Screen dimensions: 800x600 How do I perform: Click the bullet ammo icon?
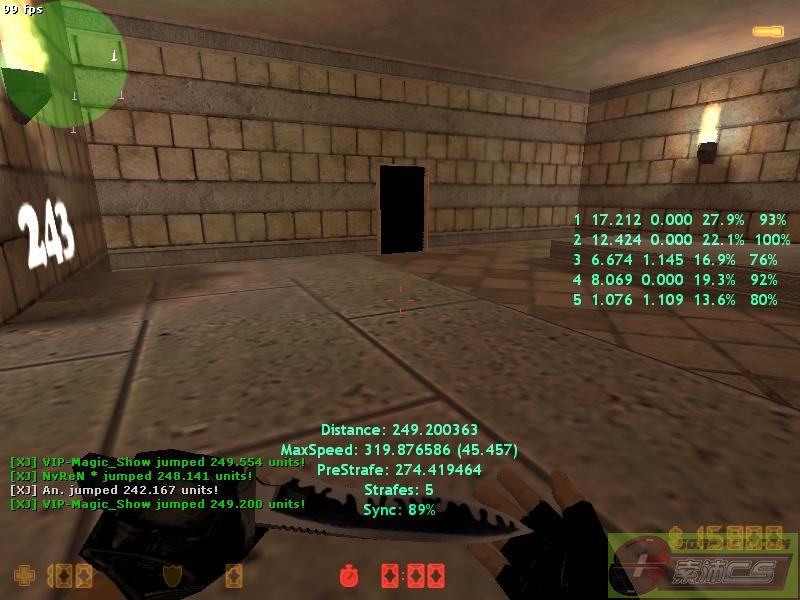tap(768, 33)
